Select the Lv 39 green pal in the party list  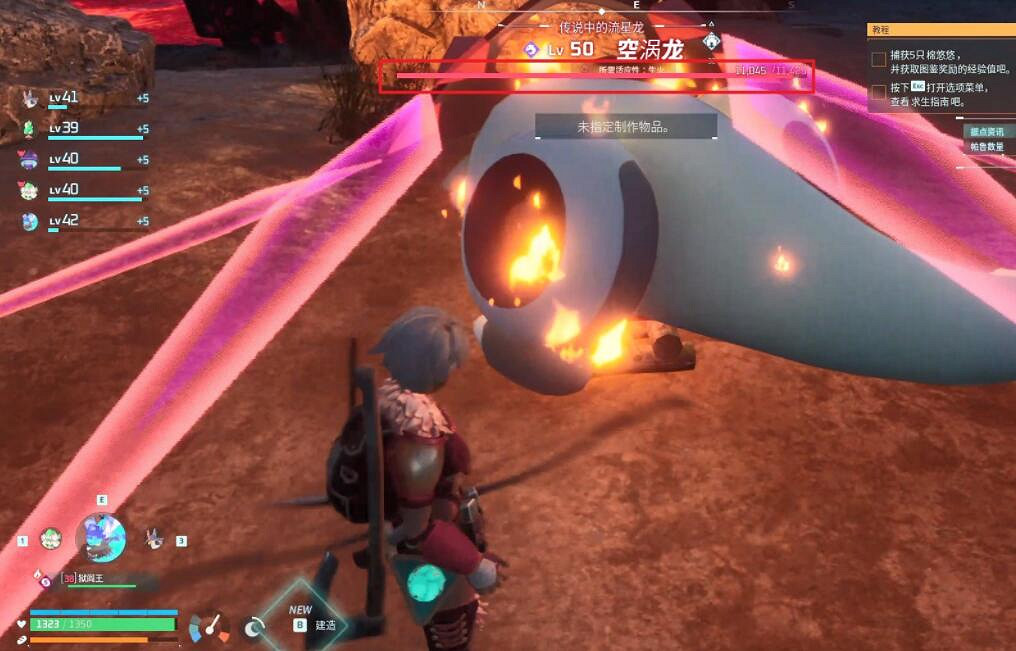[30, 129]
